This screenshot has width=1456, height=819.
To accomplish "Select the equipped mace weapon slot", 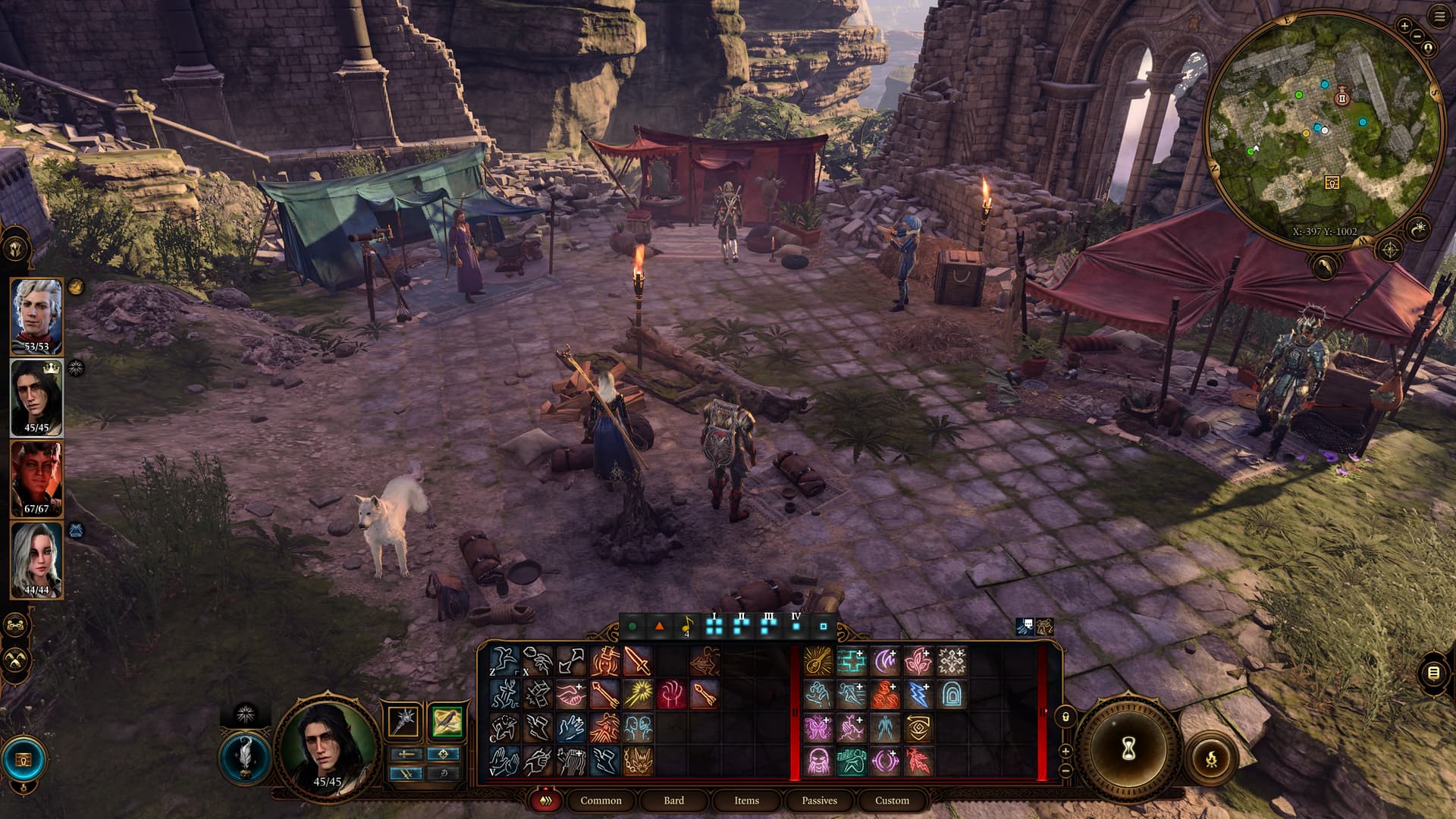I will 404,720.
